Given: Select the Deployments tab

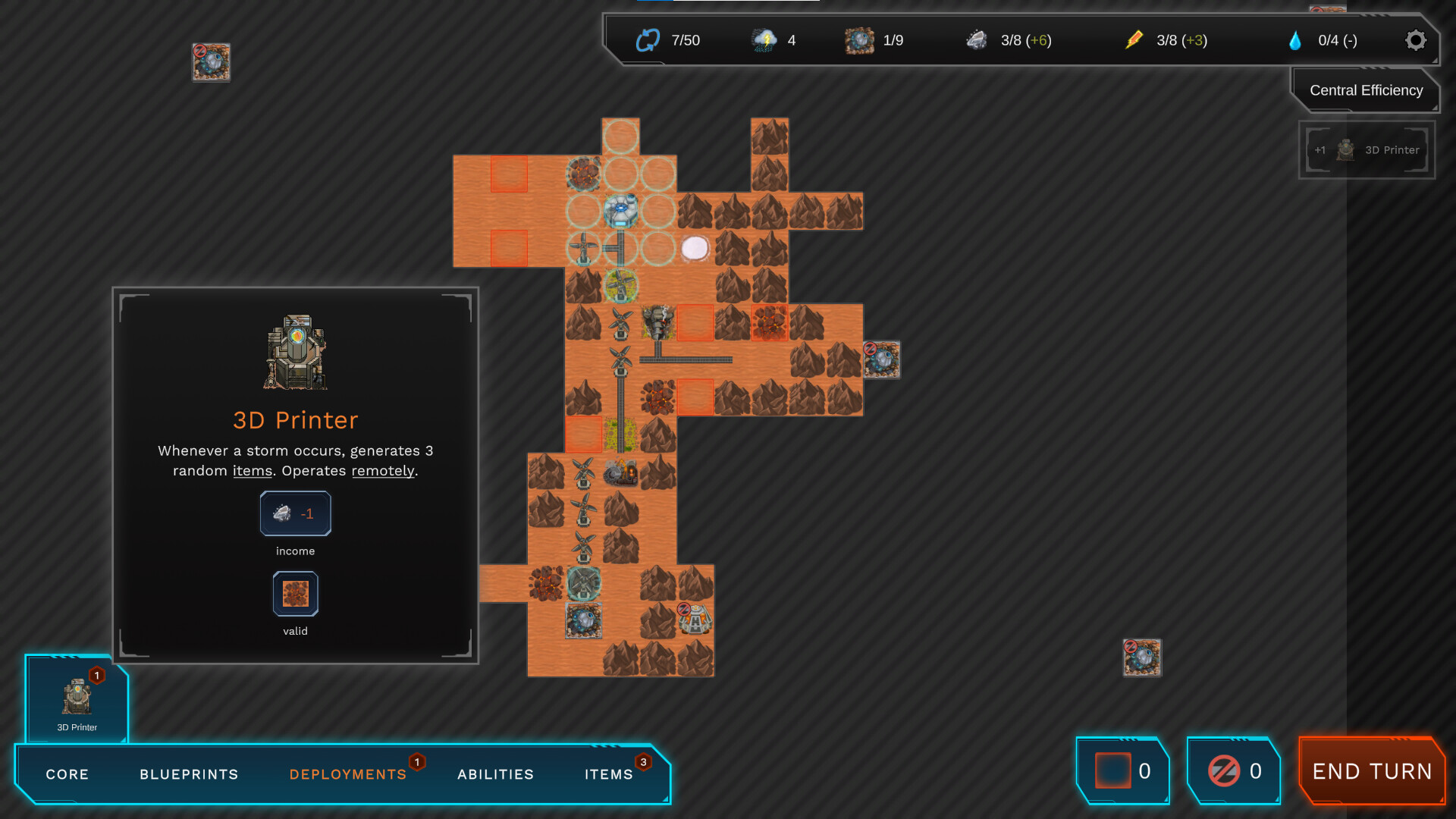Looking at the screenshot, I should point(348,774).
